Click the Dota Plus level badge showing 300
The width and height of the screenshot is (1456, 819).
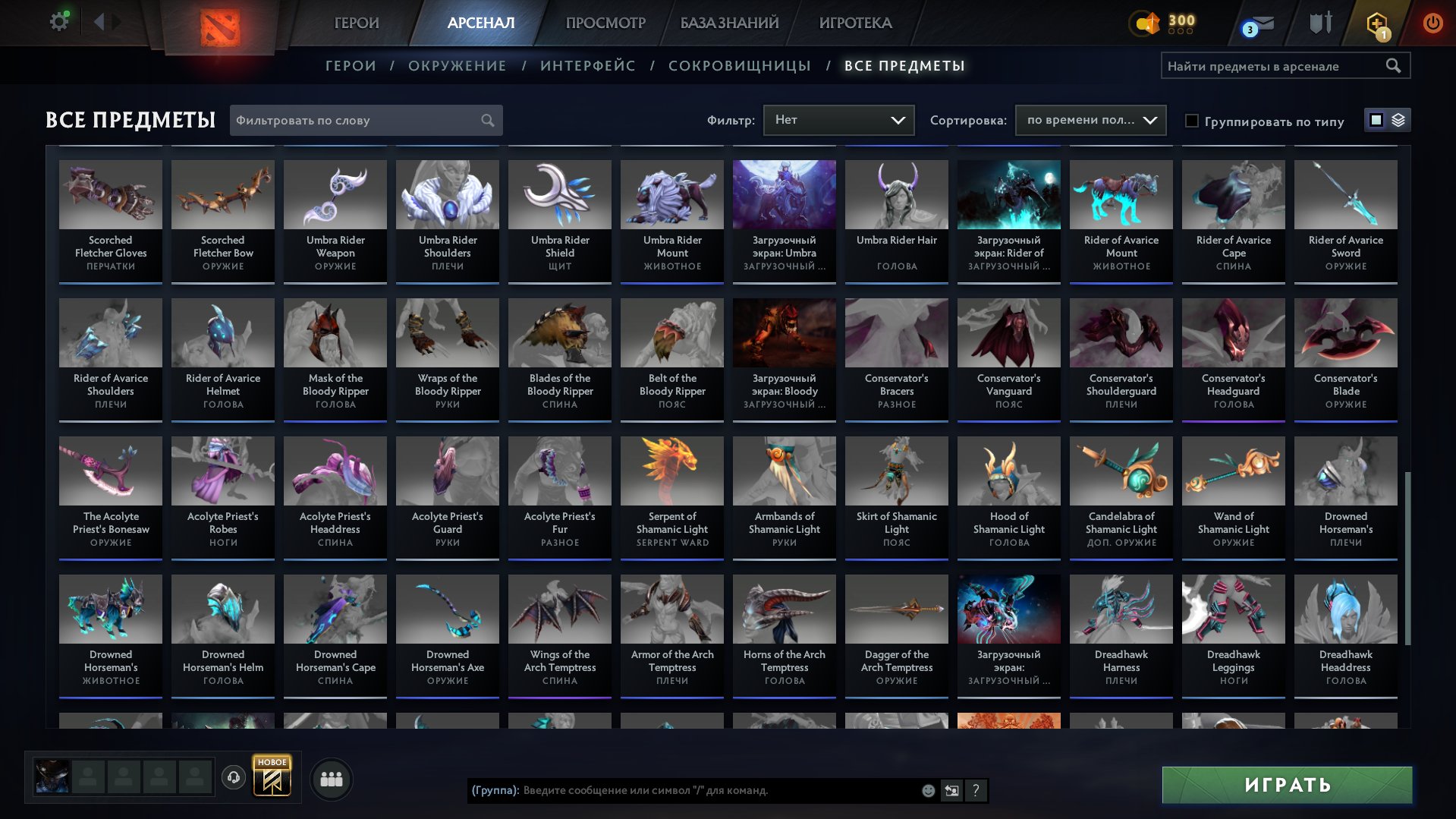tap(1159, 24)
